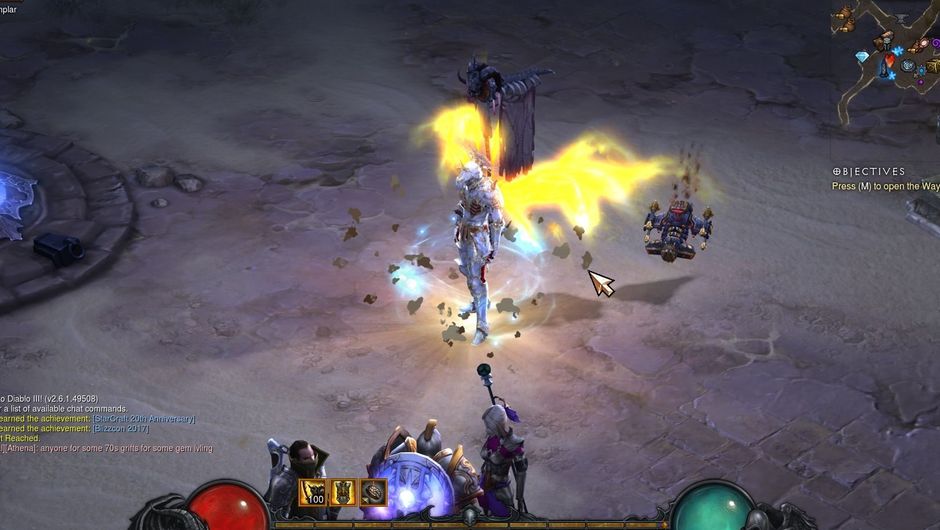
Task: Click the buff icon showing 100 stacks
Action: (313, 492)
